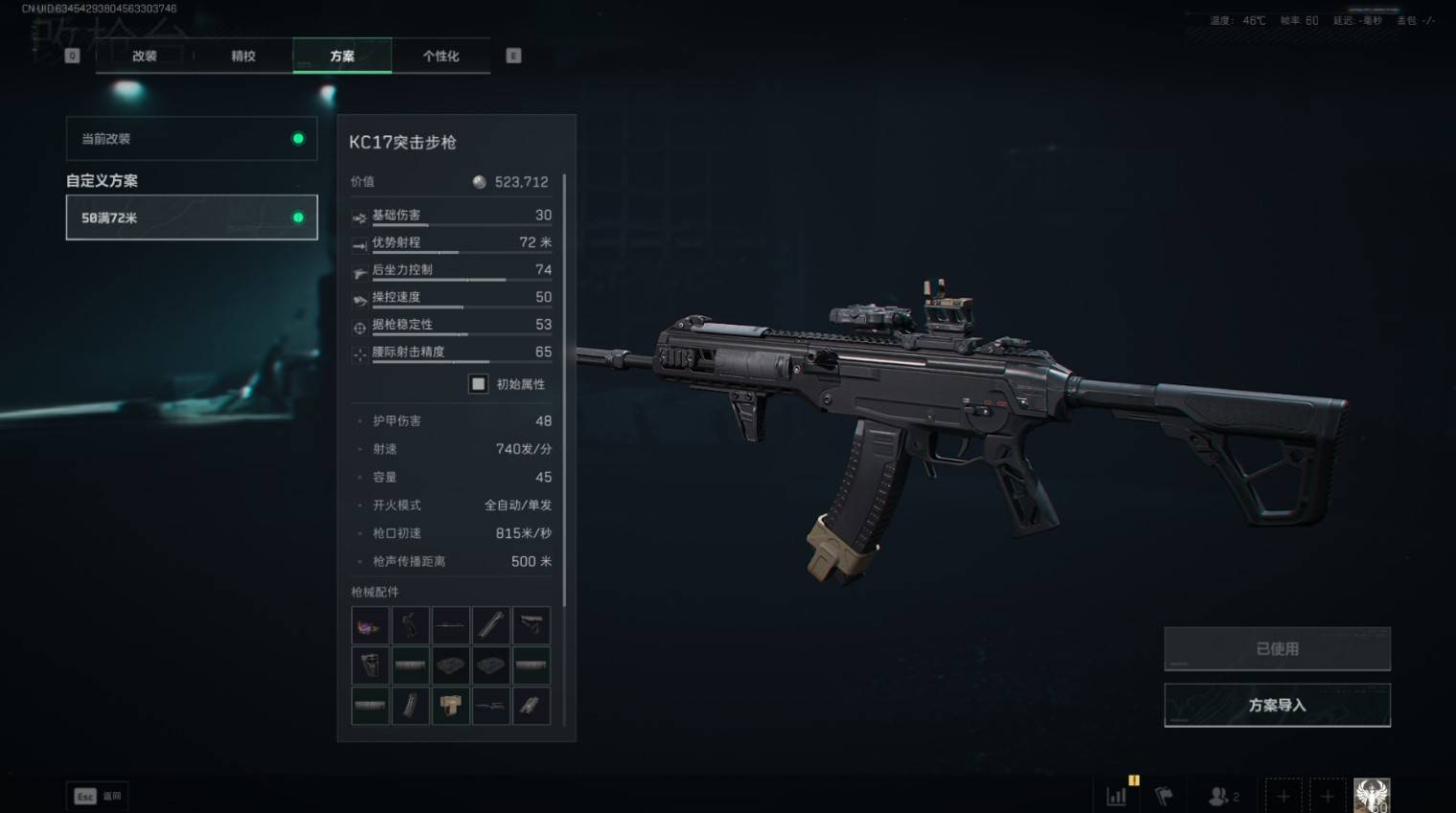The image size is (1456, 813).
Task: Open the flags icon in bottom bar
Action: pyautogui.click(x=1164, y=796)
